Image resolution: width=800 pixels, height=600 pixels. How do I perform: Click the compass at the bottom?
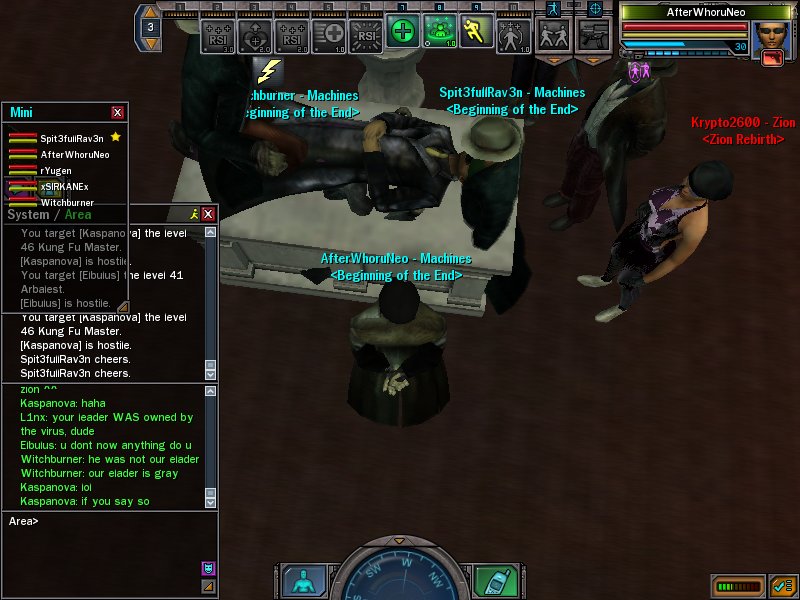tap(398, 572)
